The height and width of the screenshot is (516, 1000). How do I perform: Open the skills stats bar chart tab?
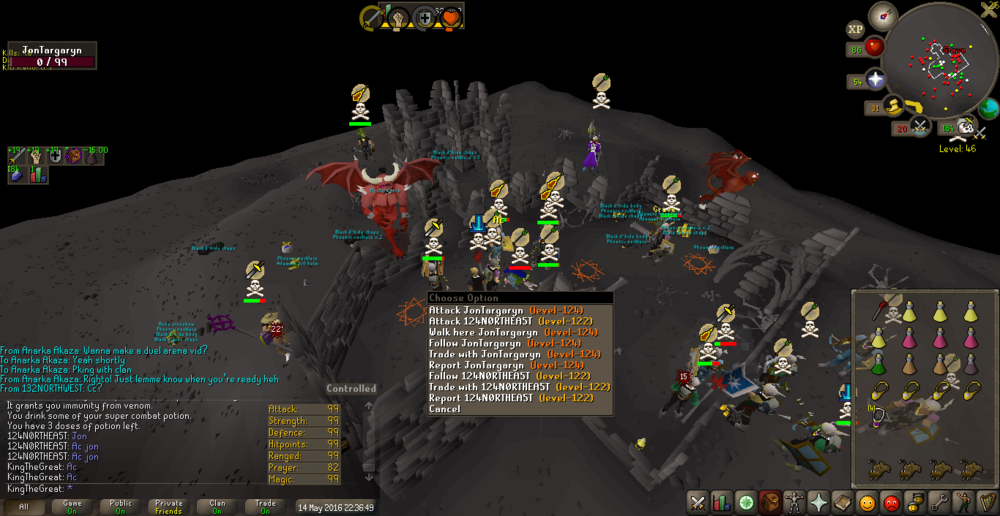click(x=721, y=502)
